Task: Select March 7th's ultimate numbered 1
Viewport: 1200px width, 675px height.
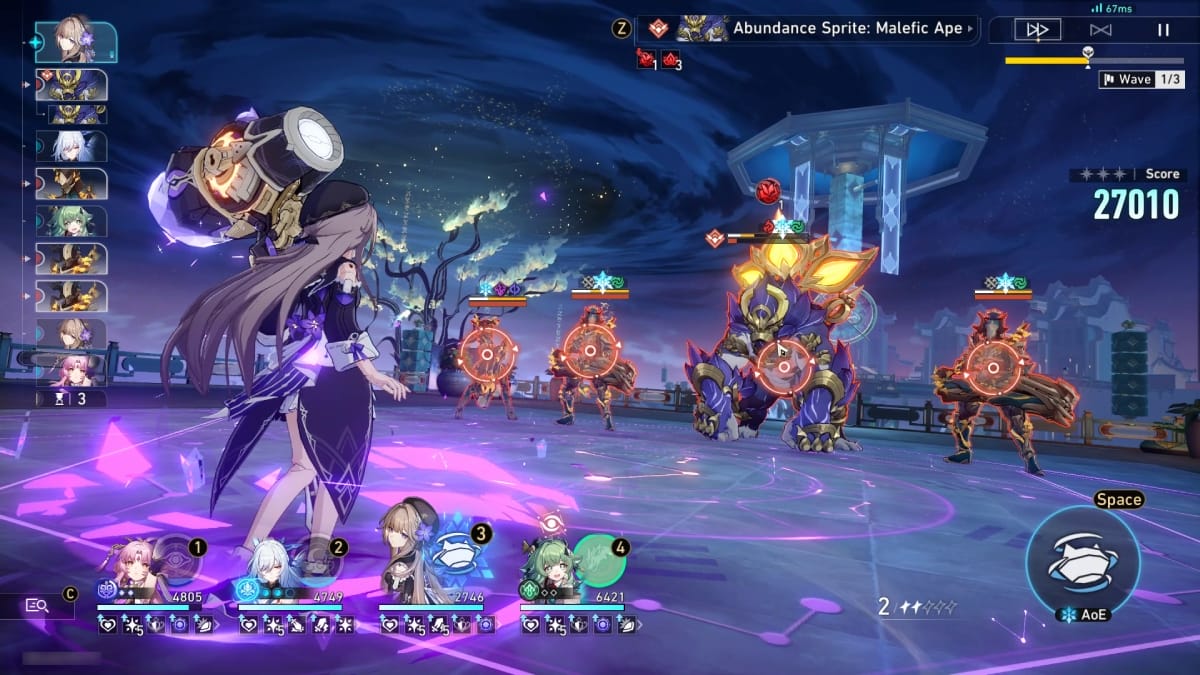Action: [176, 562]
